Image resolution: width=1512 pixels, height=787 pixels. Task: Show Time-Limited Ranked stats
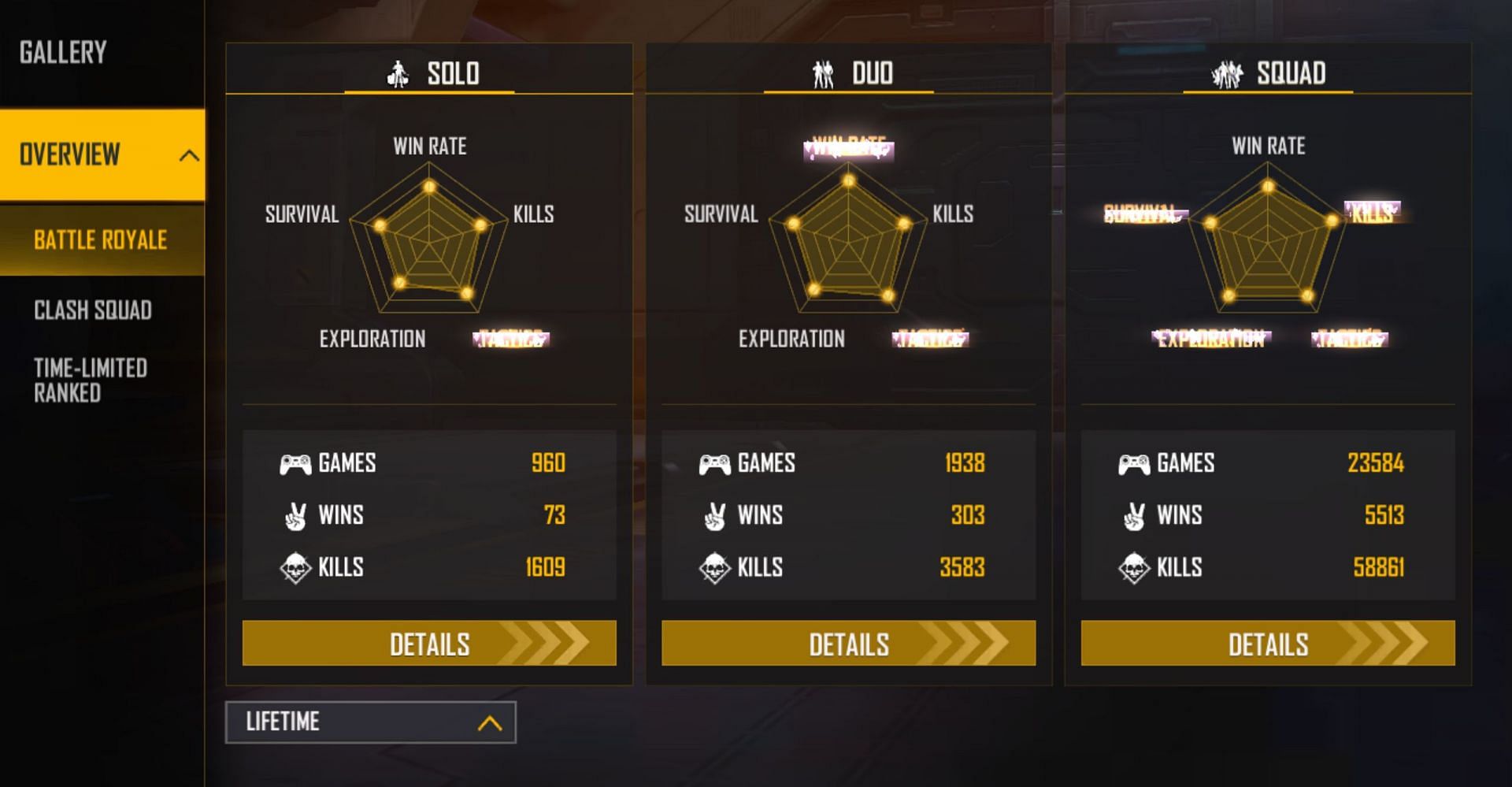(x=91, y=381)
